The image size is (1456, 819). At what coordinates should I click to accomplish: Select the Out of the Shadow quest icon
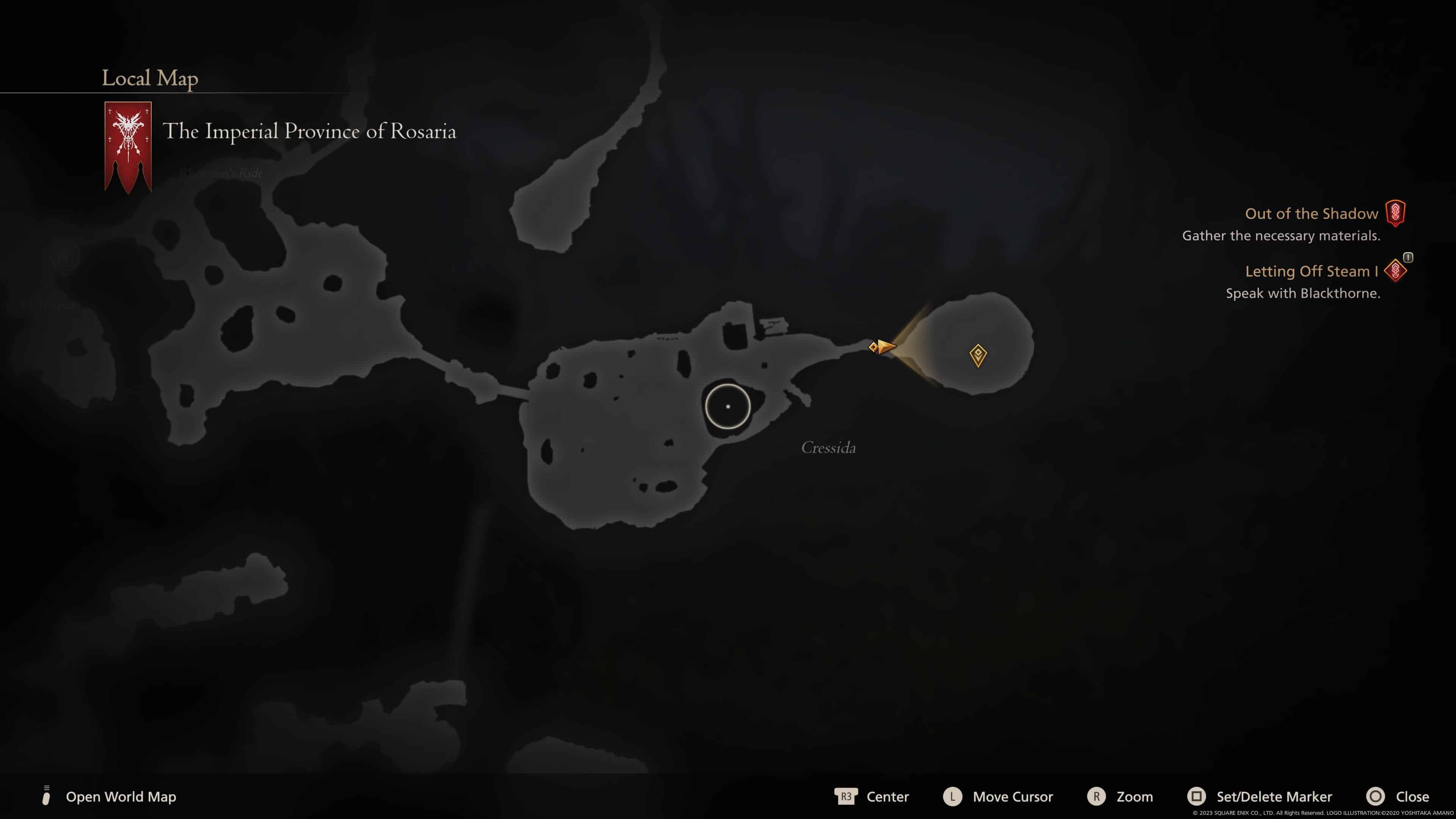[1395, 213]
